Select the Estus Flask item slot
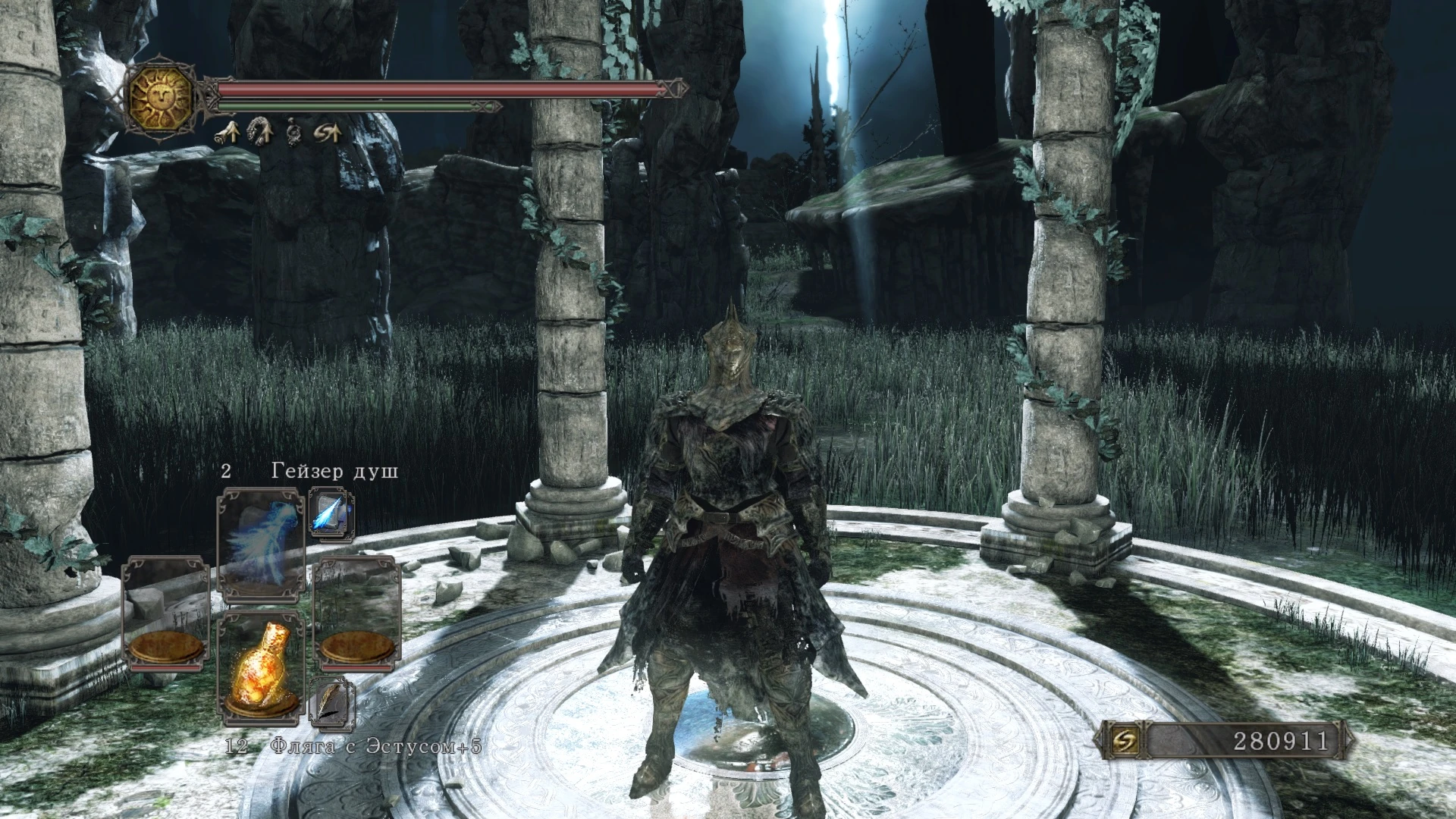 pos(261,665)
